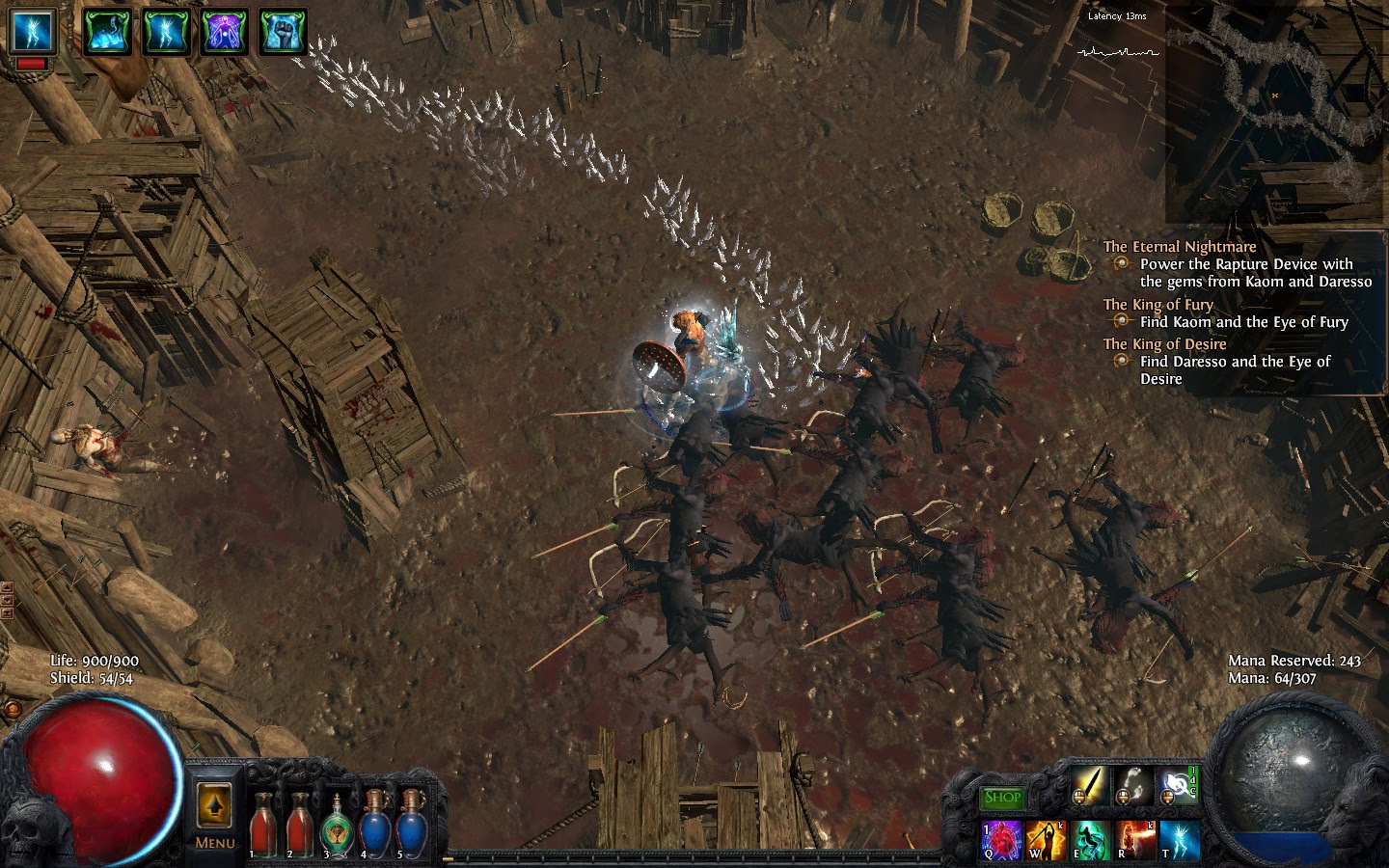
Task: Activate the Q skill with red figure
Action: [1002, 839]
